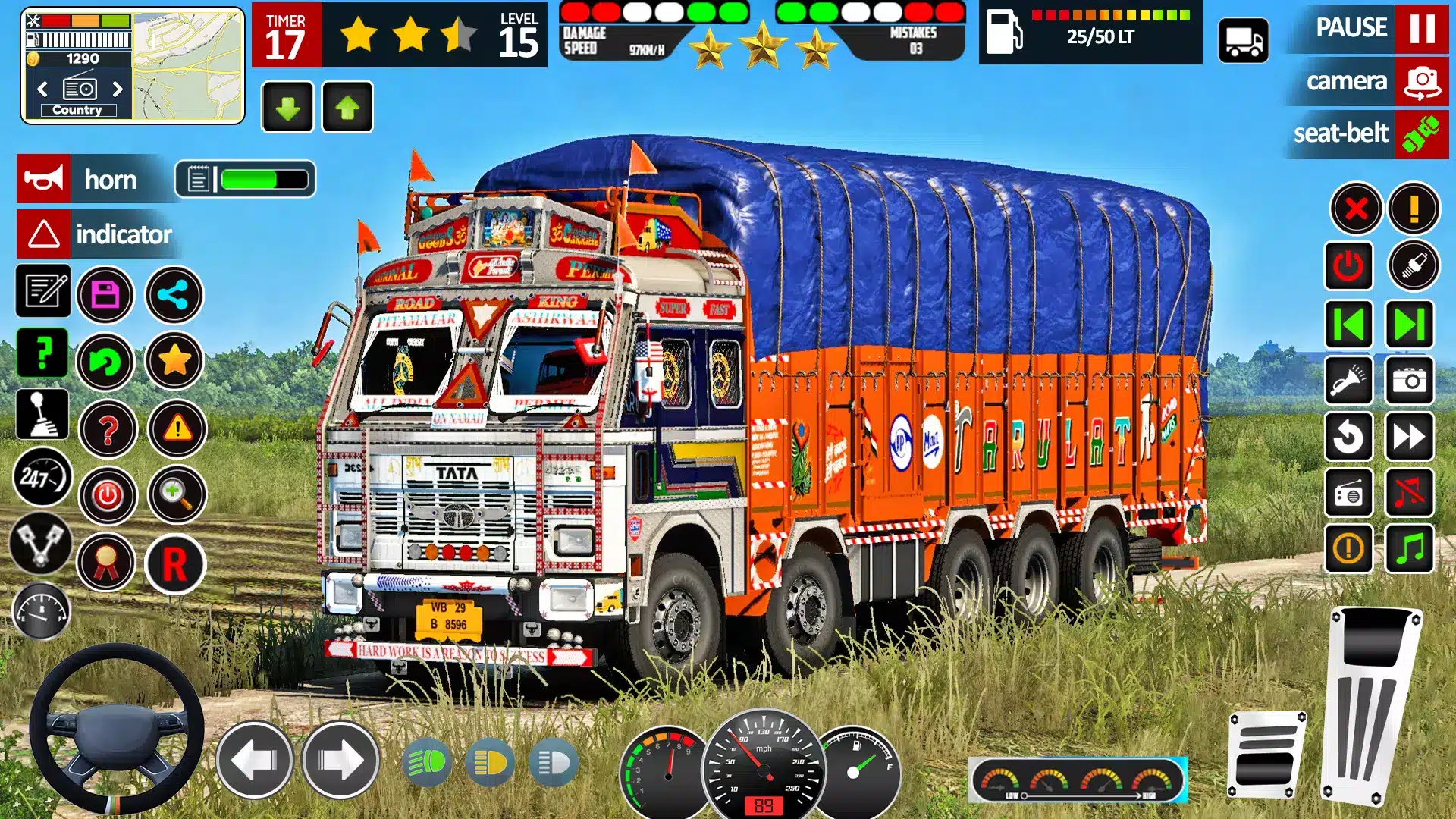Tap the red X close button
1456x819 pixels.
(x=1356, y=208)
